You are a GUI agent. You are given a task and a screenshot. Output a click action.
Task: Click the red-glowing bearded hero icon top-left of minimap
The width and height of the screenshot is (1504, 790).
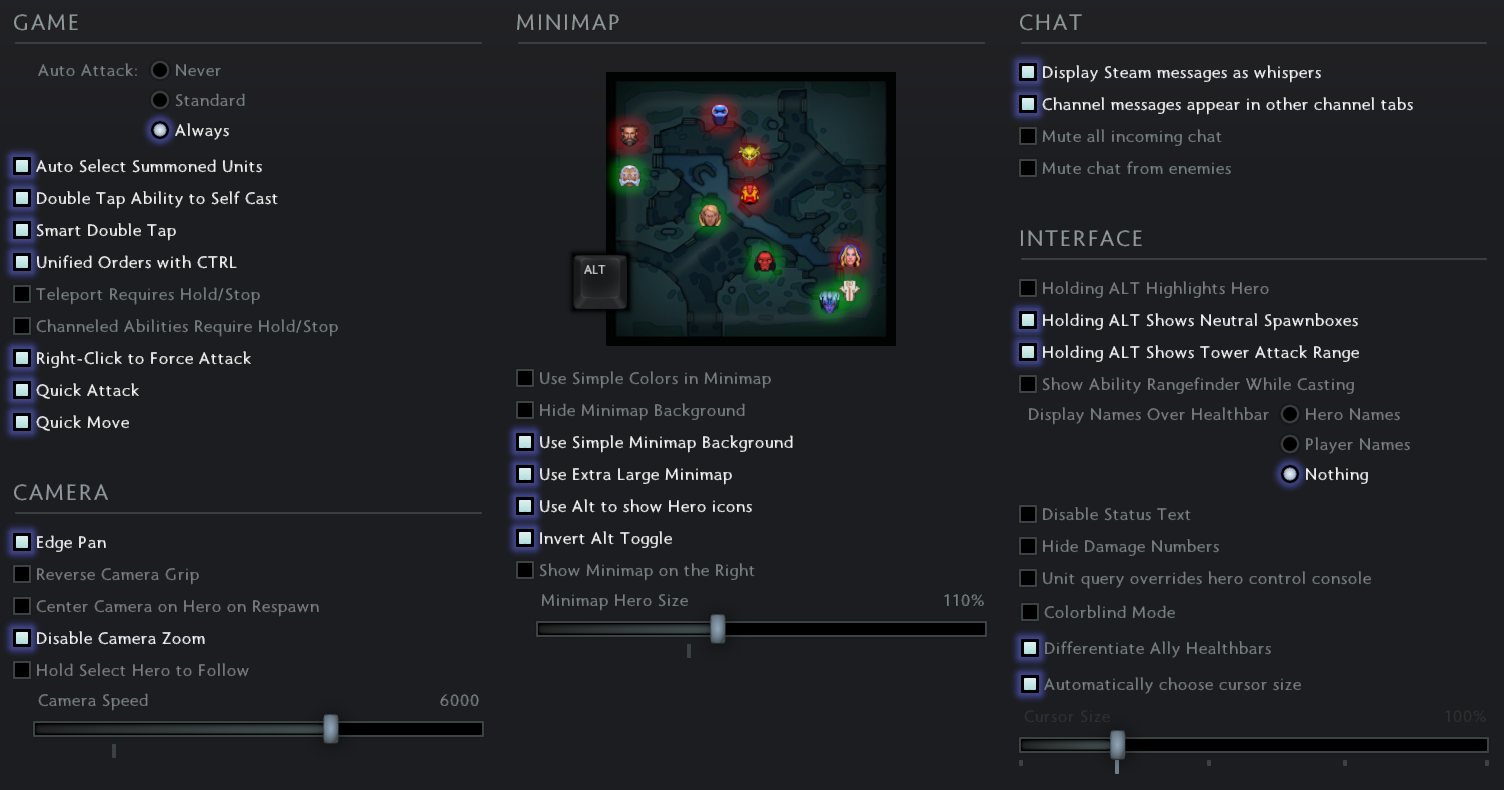[x=629, y=135]
